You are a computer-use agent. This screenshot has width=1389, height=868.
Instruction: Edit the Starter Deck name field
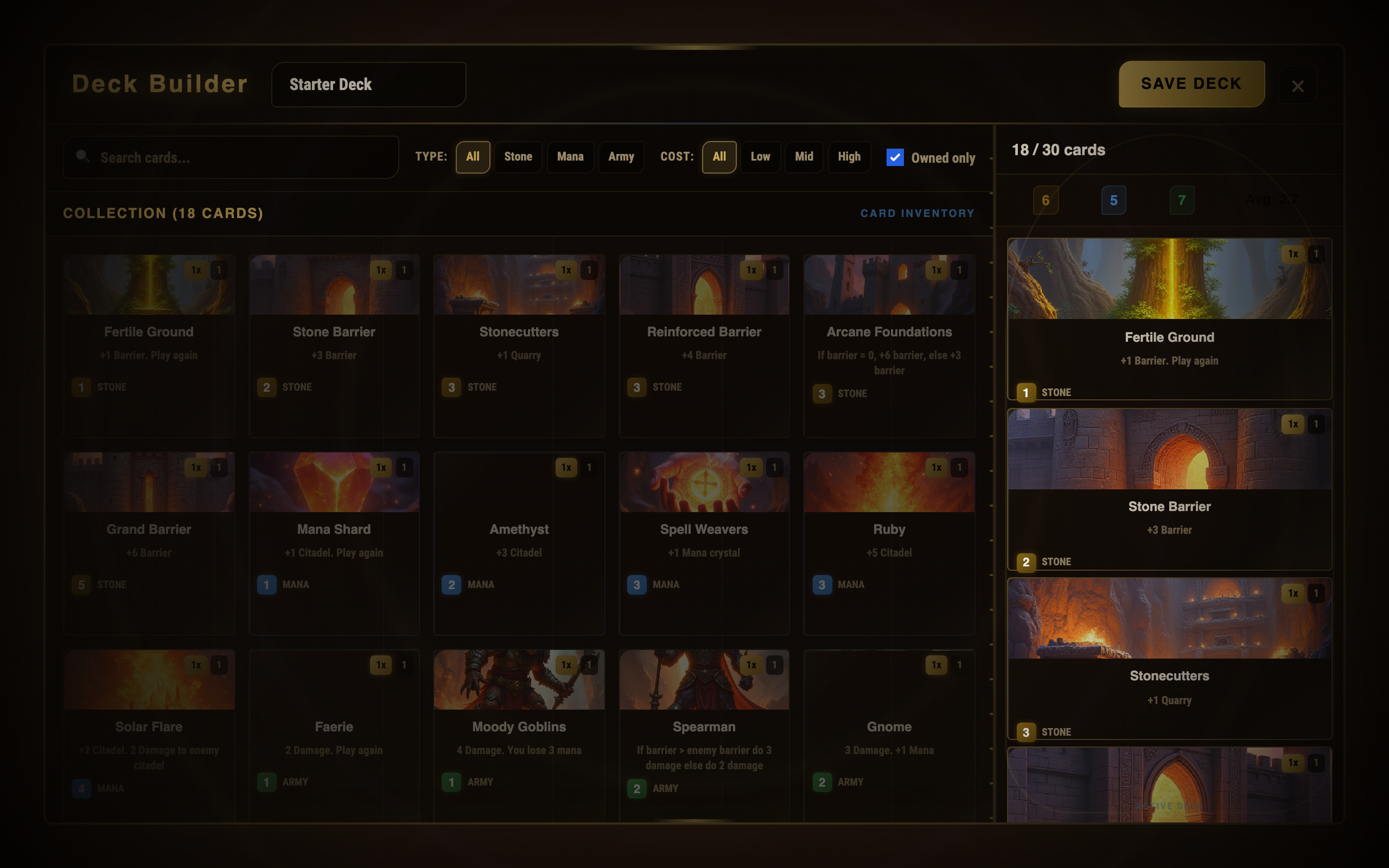tap(368, 85)
